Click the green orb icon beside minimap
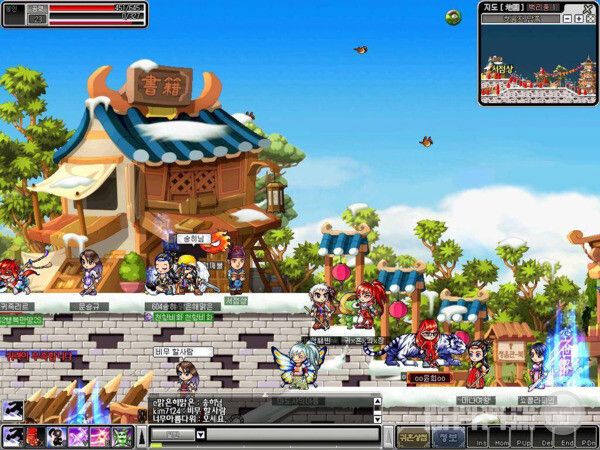This screenshot has width=600, height=450. pyautogui.click(x=453, y=17)
